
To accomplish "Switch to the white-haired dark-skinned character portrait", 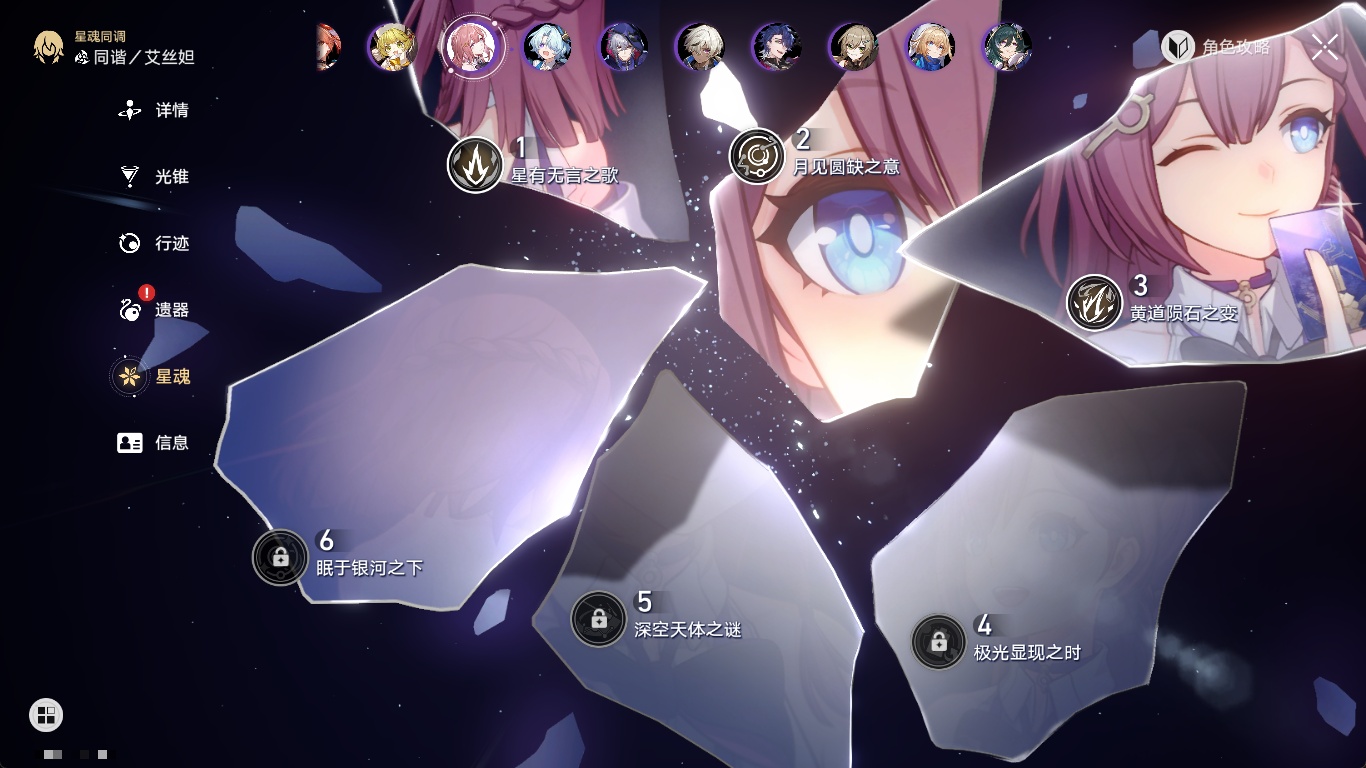I will (700, 47).
